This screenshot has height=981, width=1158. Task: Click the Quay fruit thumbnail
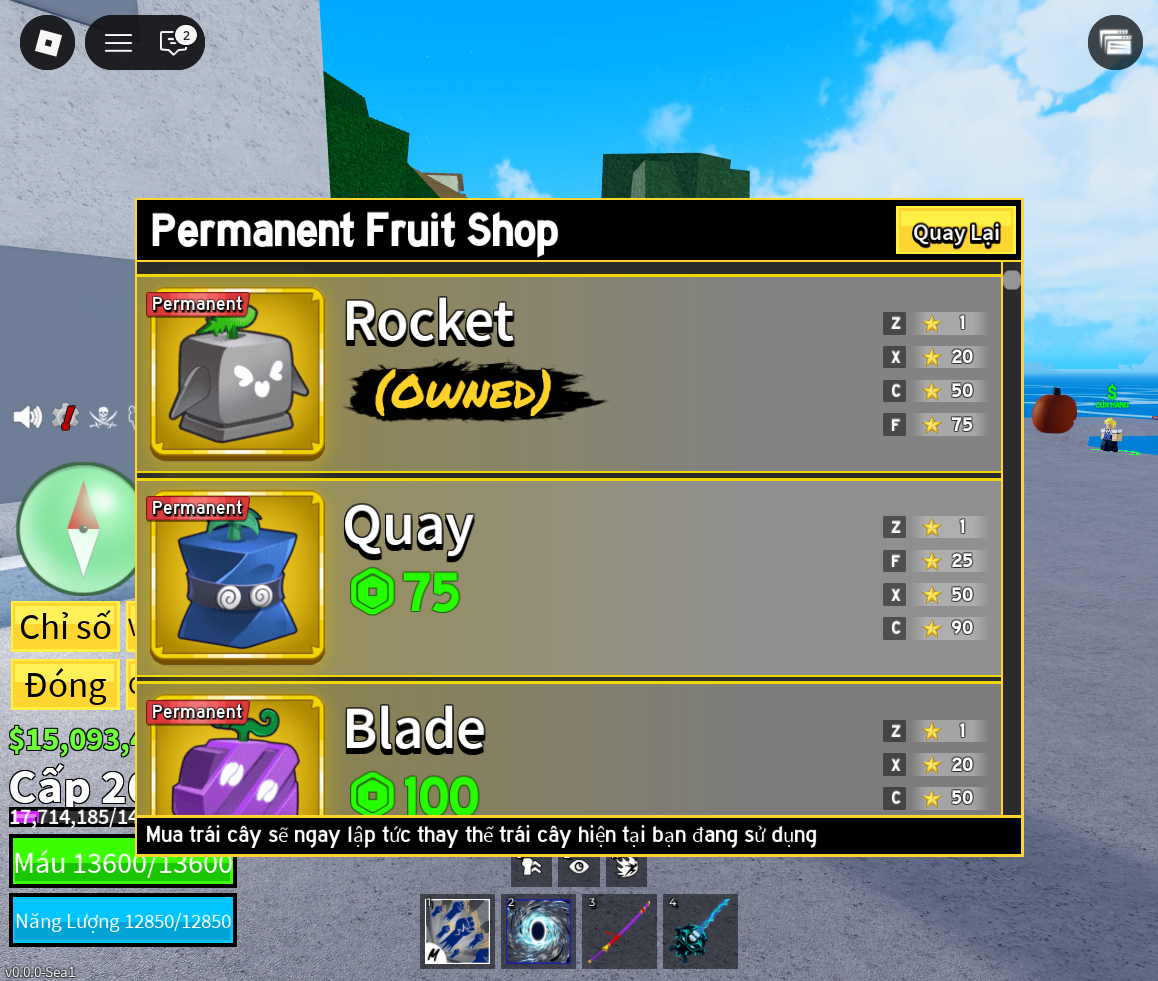(237, 577)
